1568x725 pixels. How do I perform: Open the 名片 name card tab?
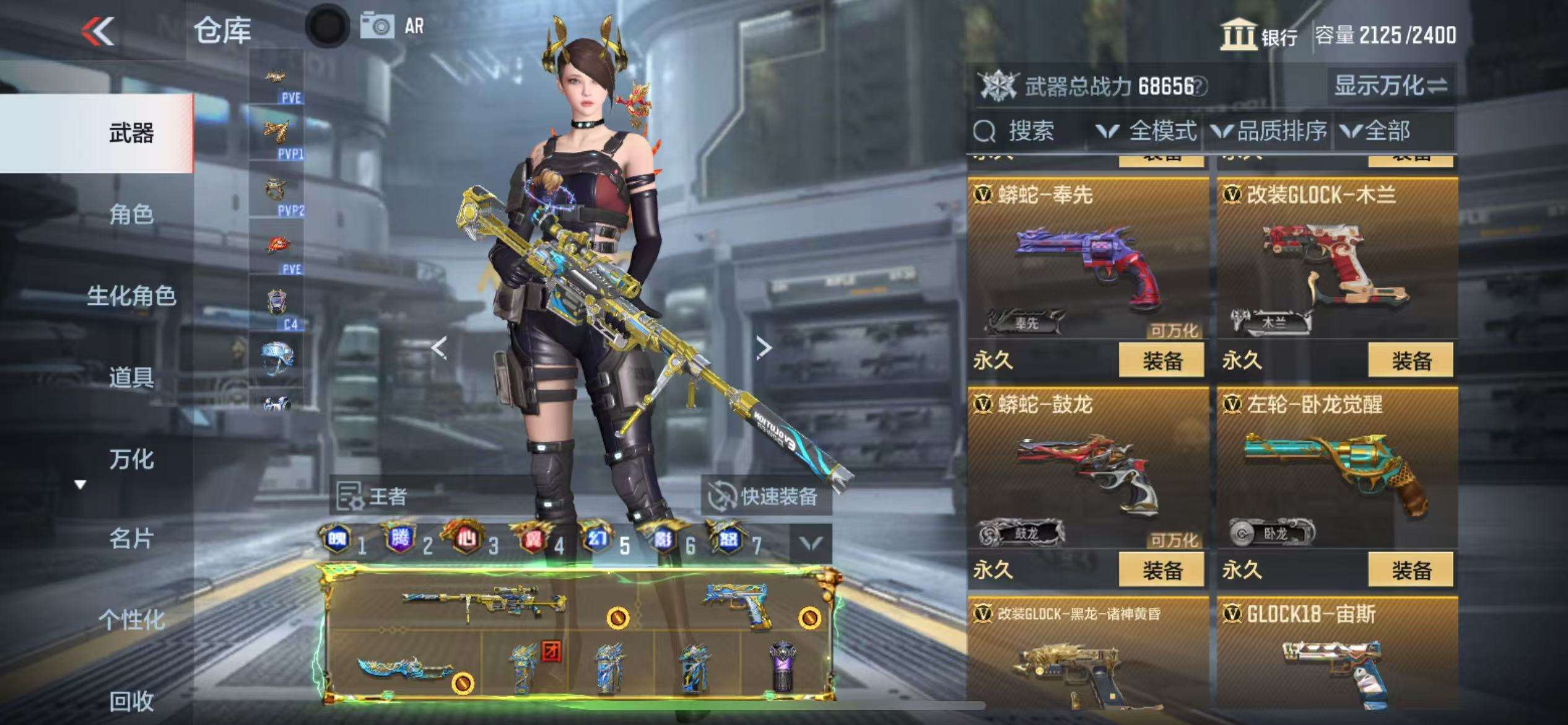[131, 538]
